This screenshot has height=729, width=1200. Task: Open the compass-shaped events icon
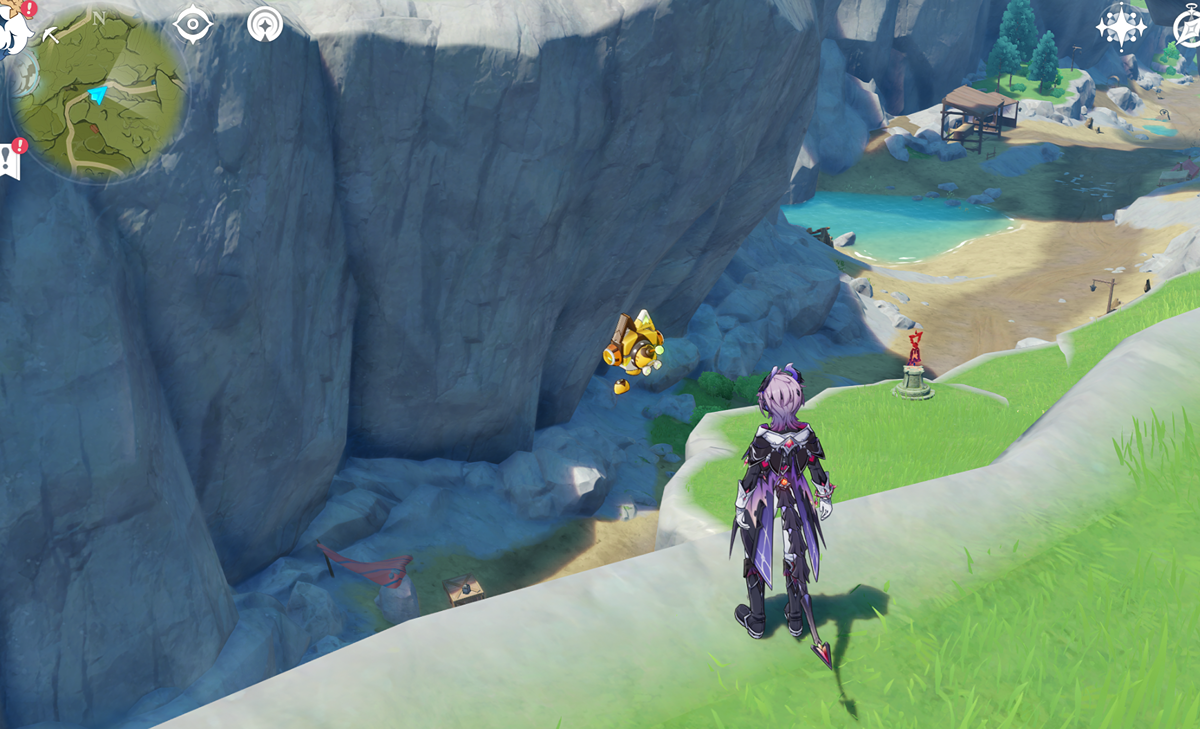coord(1188,28)
